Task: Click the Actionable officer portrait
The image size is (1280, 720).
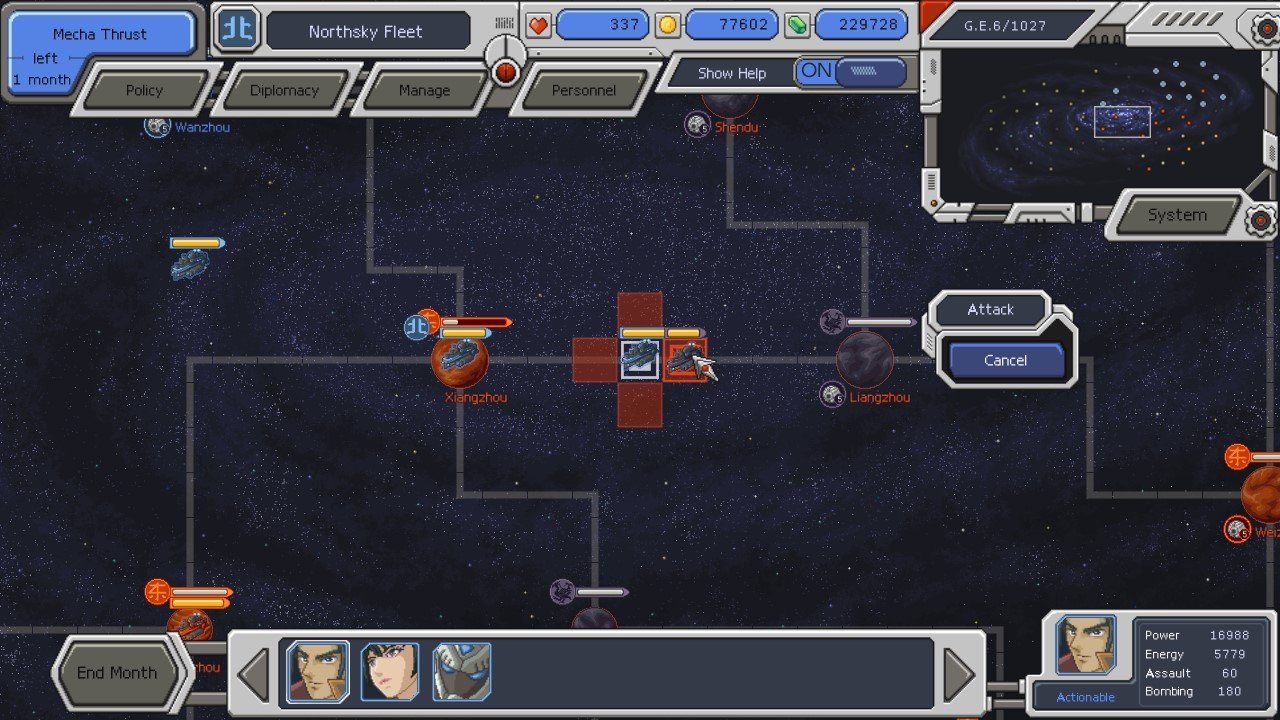Action: coord(1086,645)
